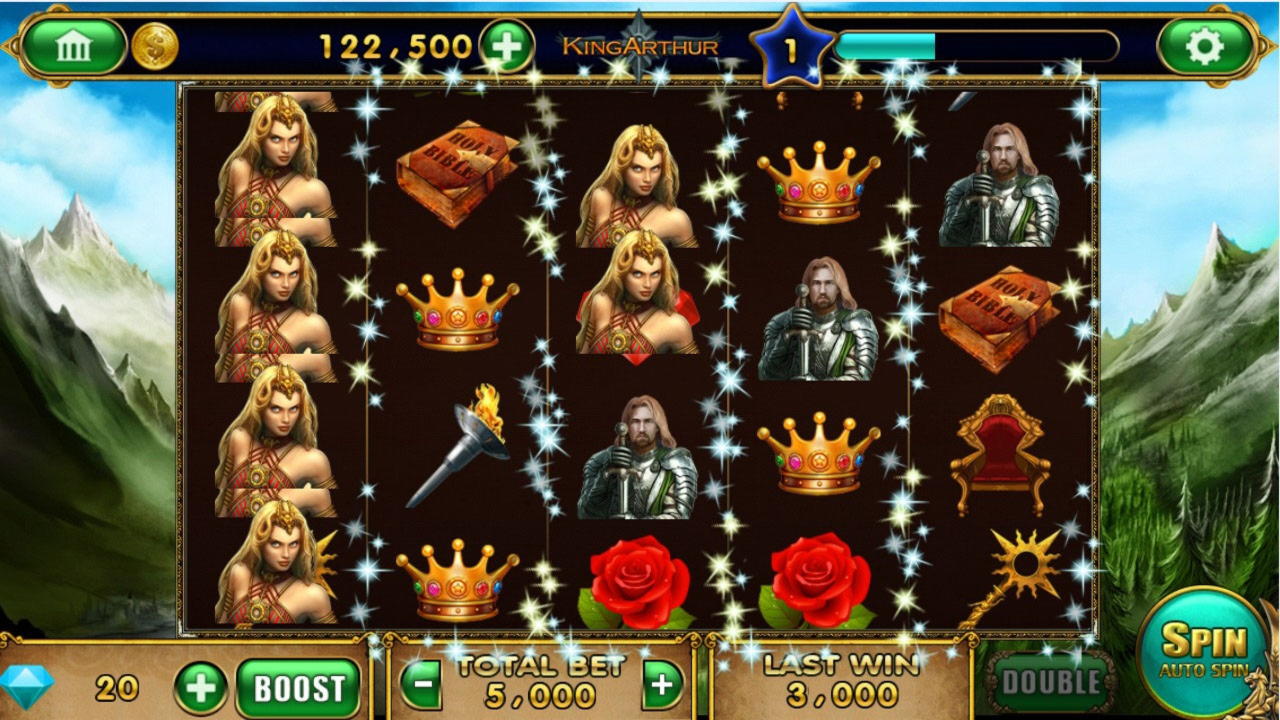Click the gold dollar coin icon
The width and height of the screenshot is (1280, 720).
point(155,46)
